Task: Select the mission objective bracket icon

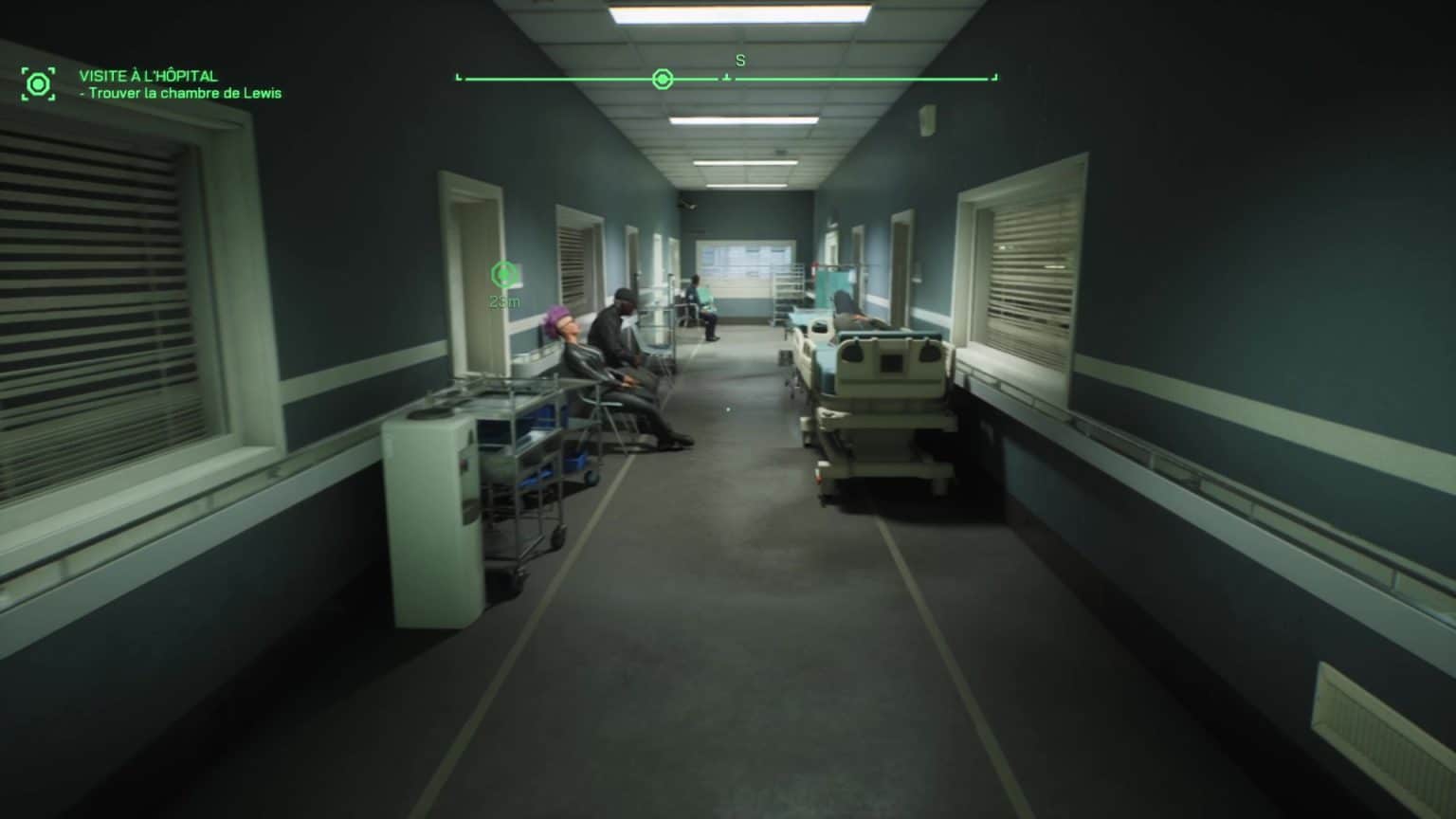Action: click(x=38, y=83)
